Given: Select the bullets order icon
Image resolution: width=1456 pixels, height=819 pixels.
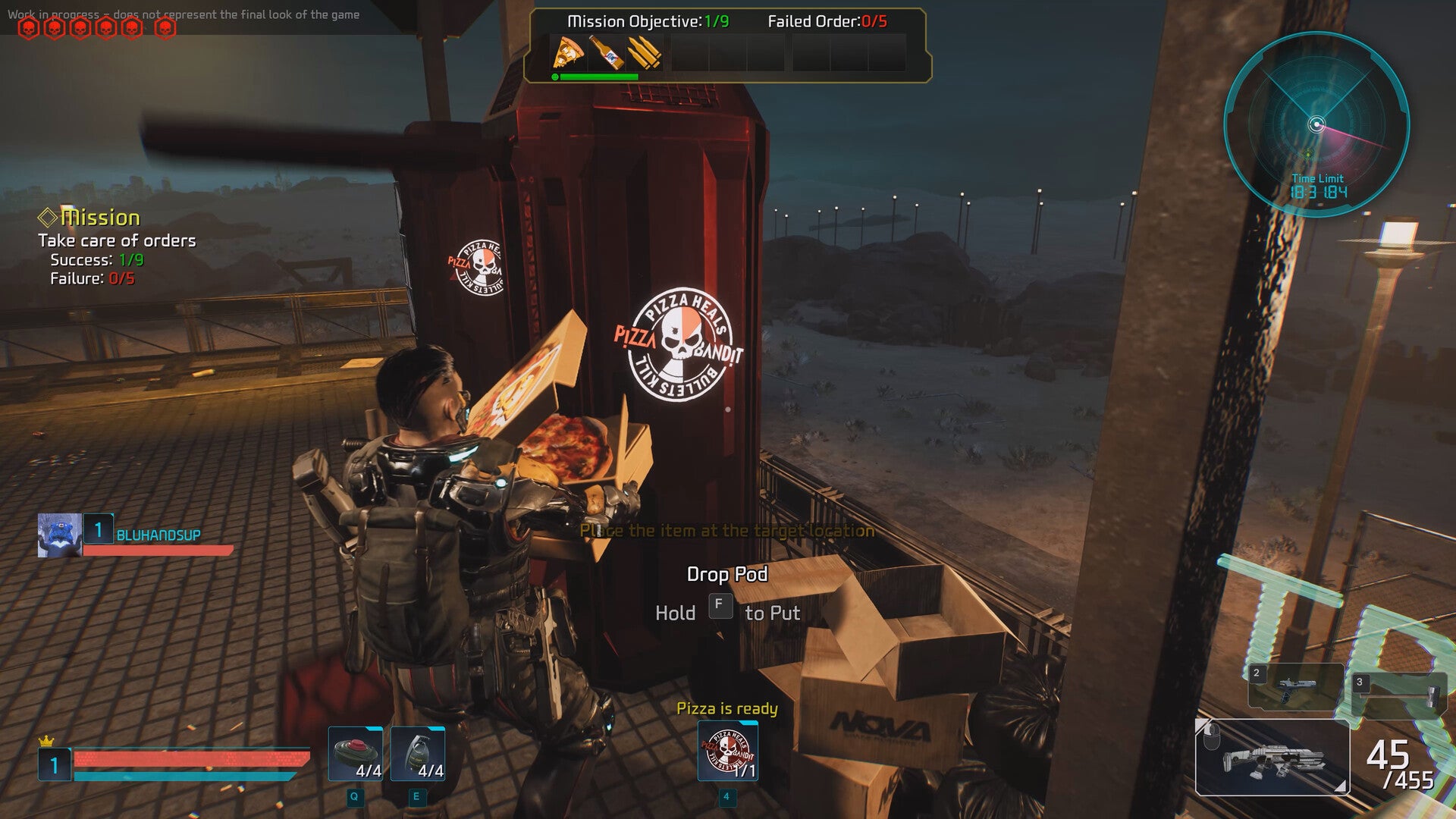Looking at the screenshot, I should (644, 53).
